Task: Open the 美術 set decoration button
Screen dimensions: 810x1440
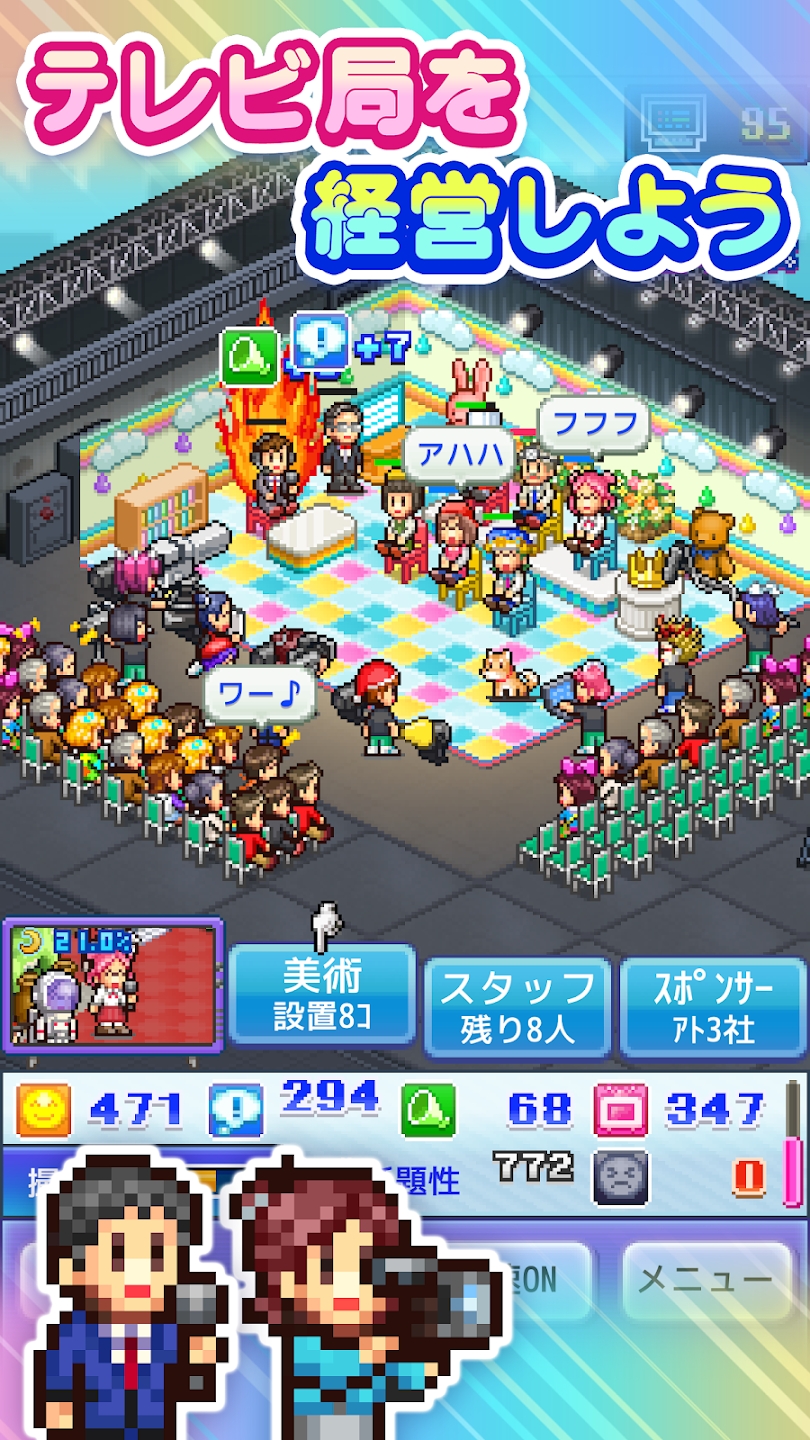Action: pos(322,995)
